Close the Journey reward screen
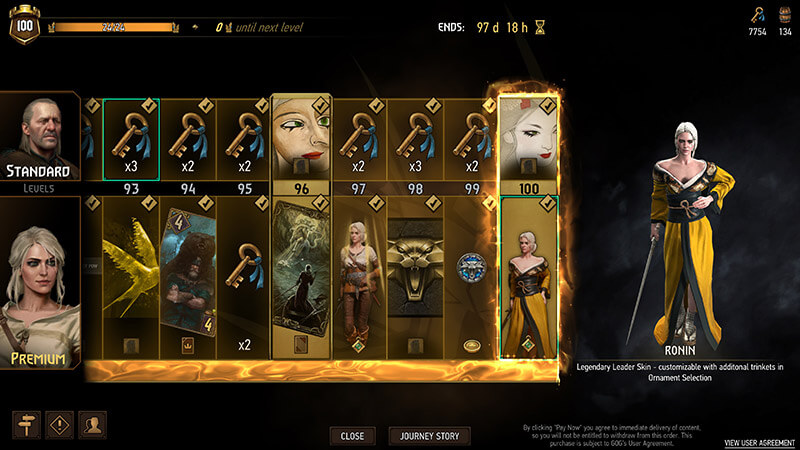The height and width of the screenshot is (450, 800). click(352, 436)
